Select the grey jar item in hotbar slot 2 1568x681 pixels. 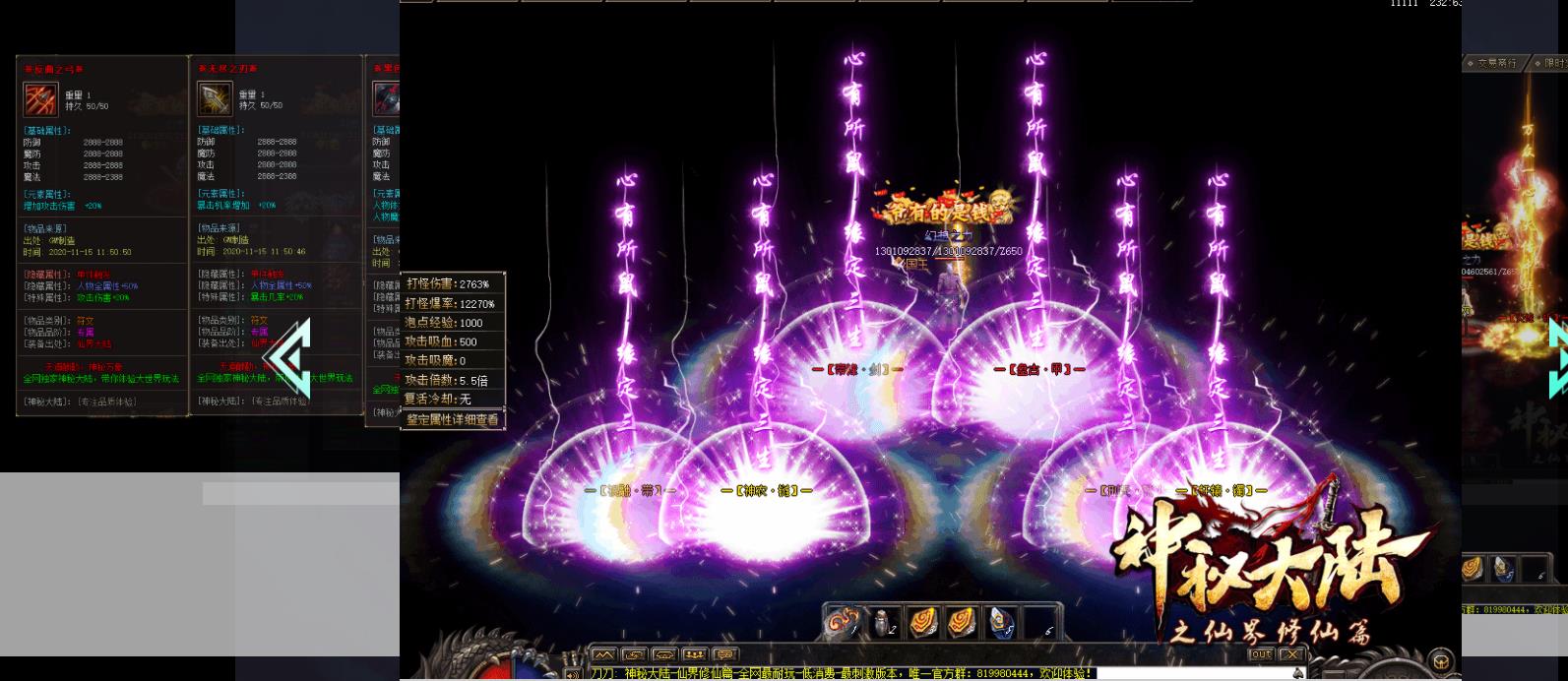[883, 623]
